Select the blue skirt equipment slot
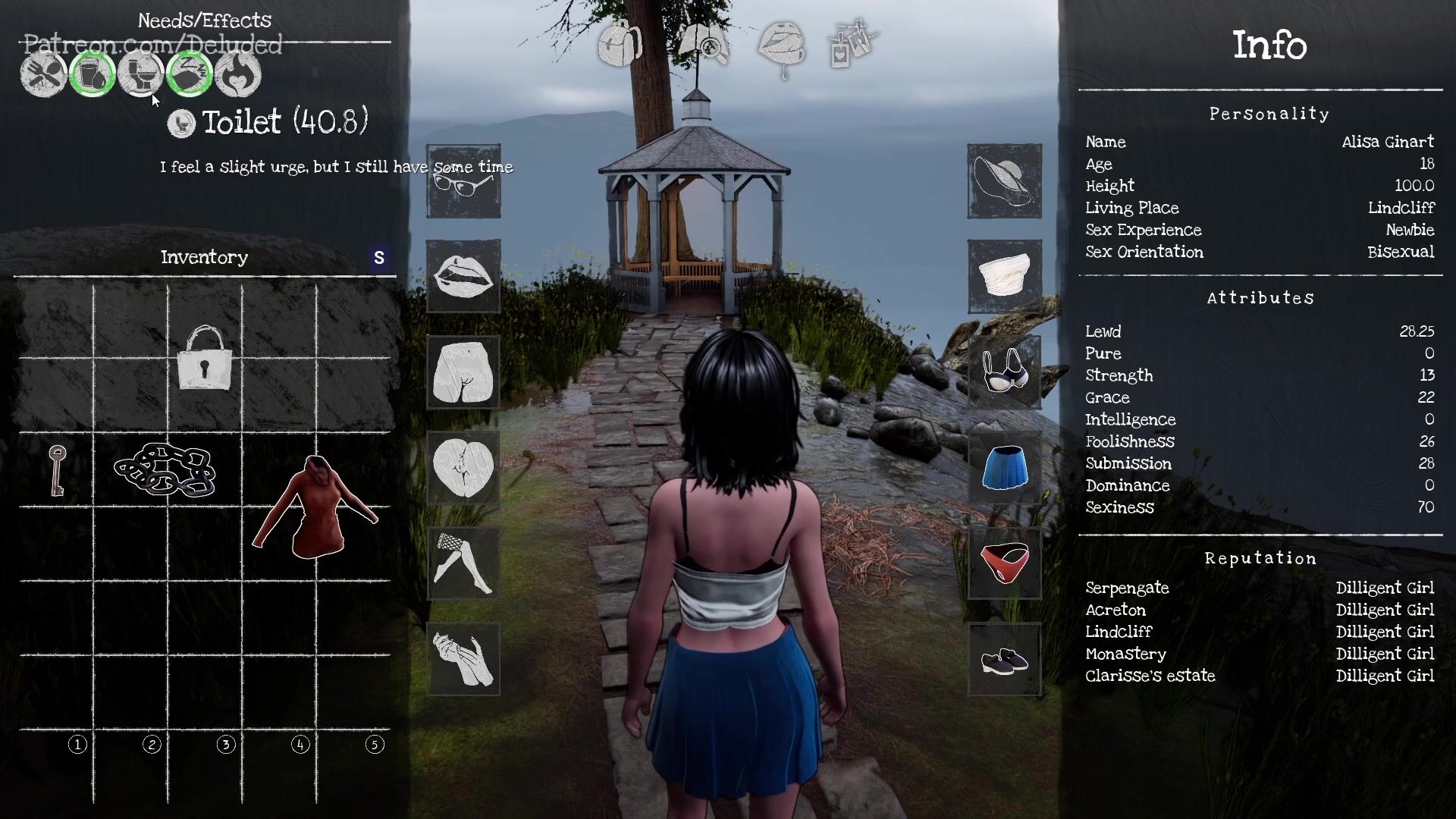1456x819 pixels. tap(1004, 468)
